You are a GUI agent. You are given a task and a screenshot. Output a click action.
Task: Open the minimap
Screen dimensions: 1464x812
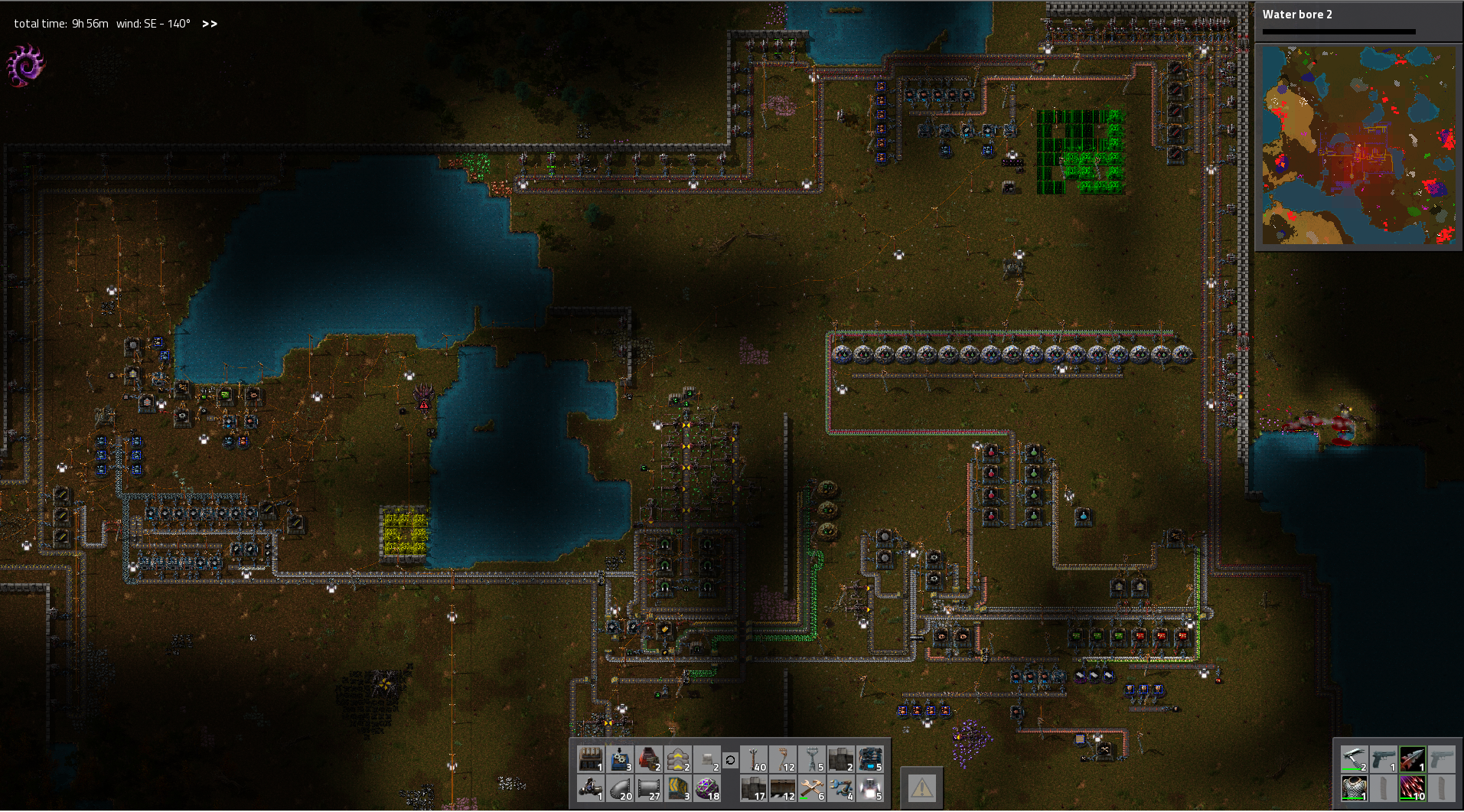[x=1358, y=145]
